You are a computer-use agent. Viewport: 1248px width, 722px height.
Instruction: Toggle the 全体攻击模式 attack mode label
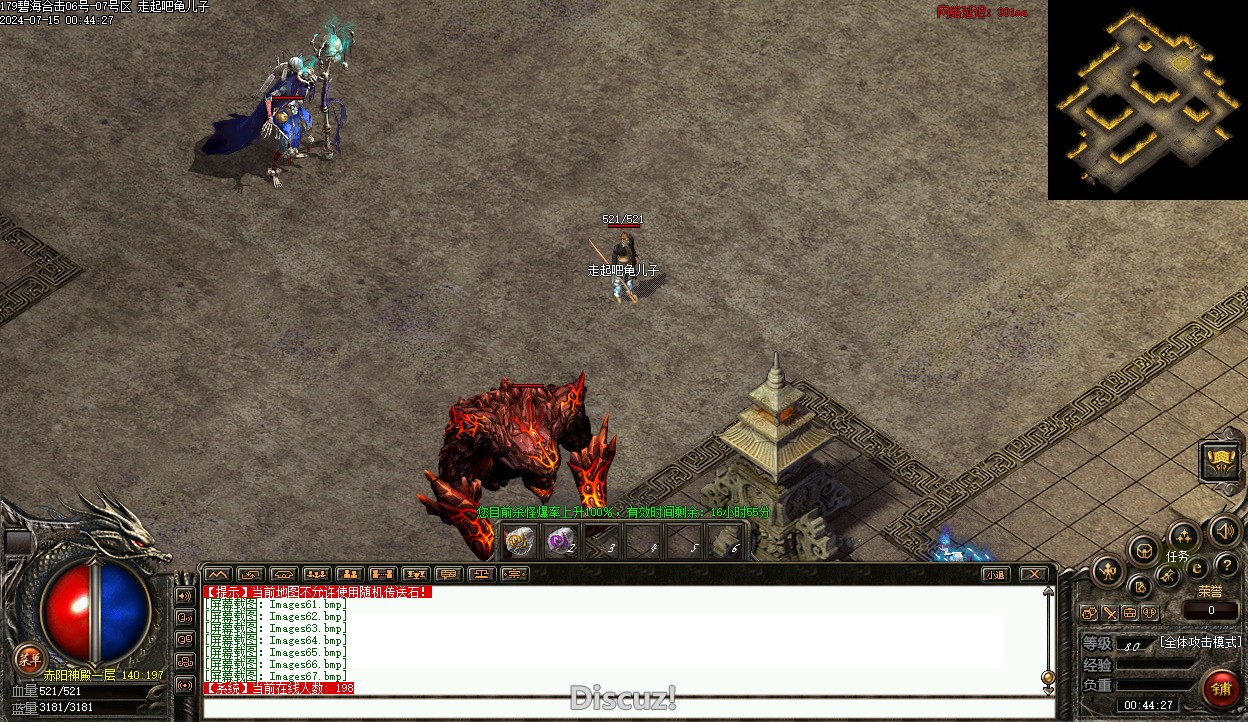[x=1200, y=642]
